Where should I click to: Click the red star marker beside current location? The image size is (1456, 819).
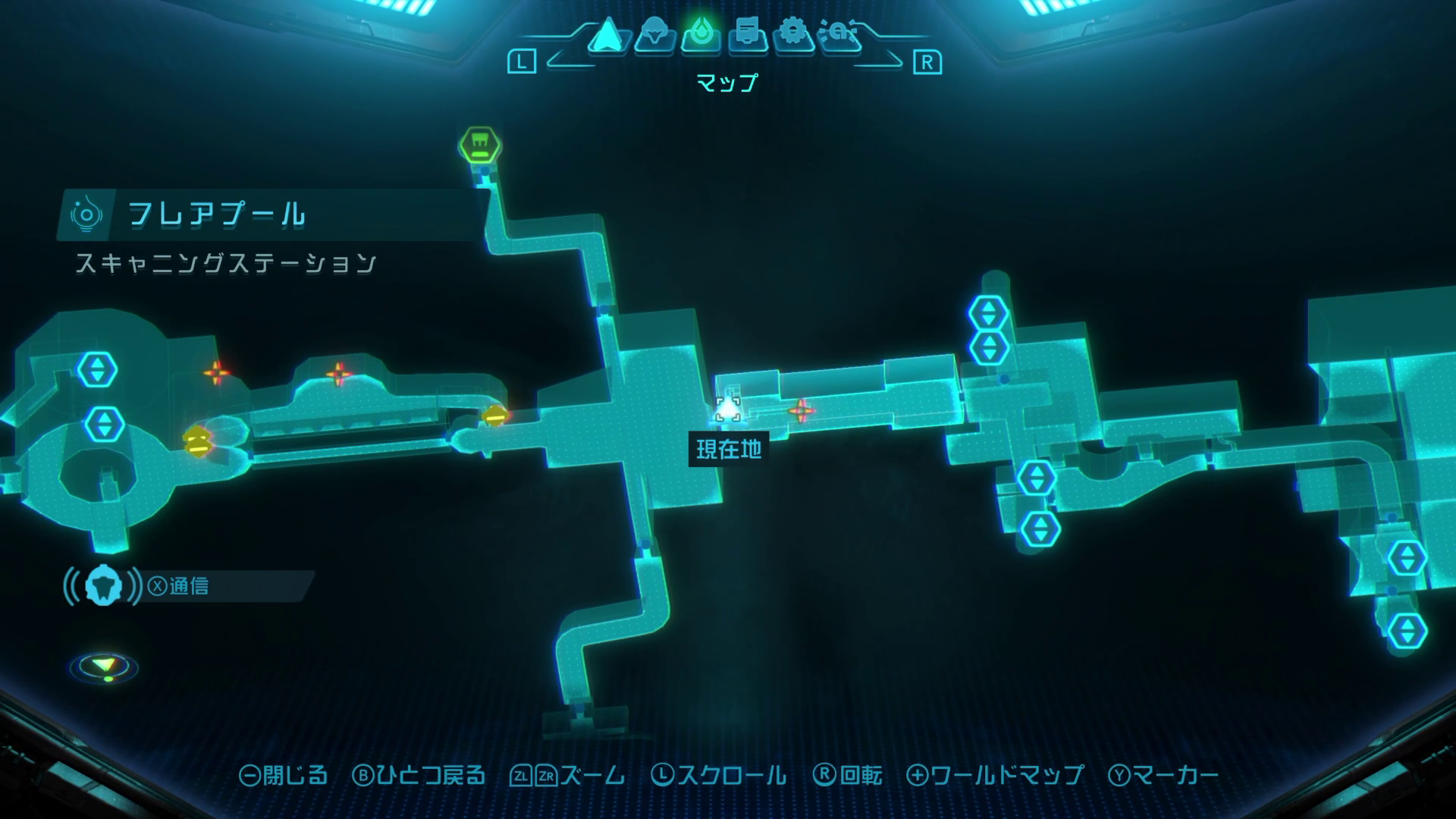coord(801,411)
